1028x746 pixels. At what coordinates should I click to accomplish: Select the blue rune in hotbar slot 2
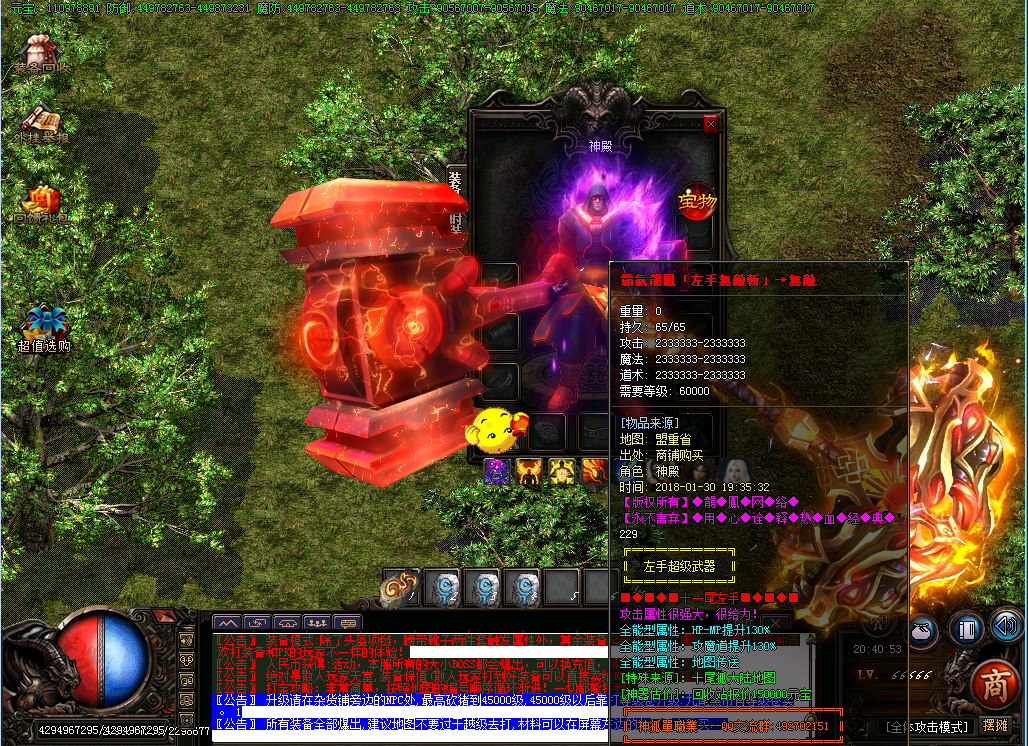click(x=442, y=588)
